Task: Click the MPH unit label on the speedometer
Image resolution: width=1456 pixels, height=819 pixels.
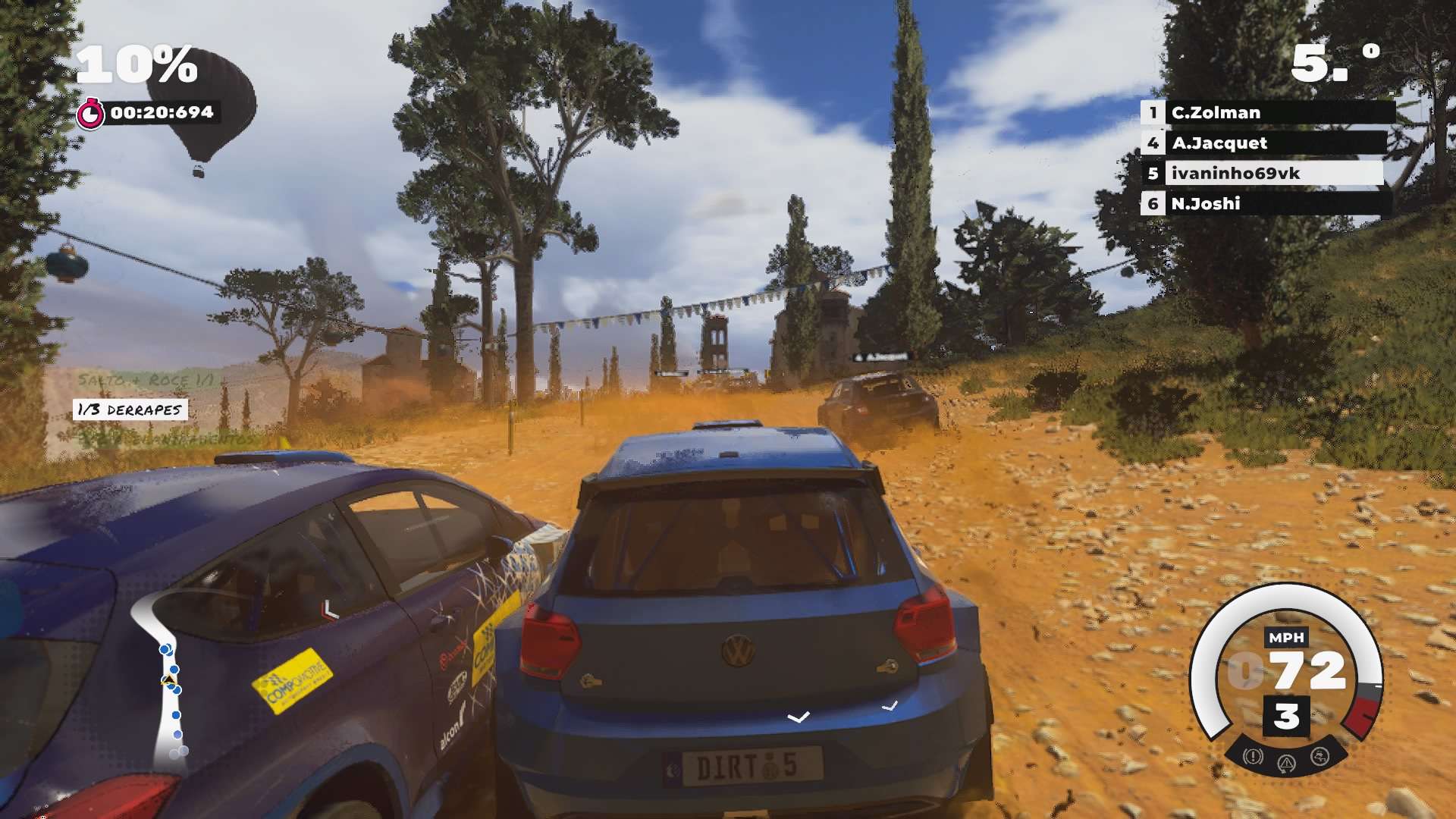Action: click(x=1287, y=636)
